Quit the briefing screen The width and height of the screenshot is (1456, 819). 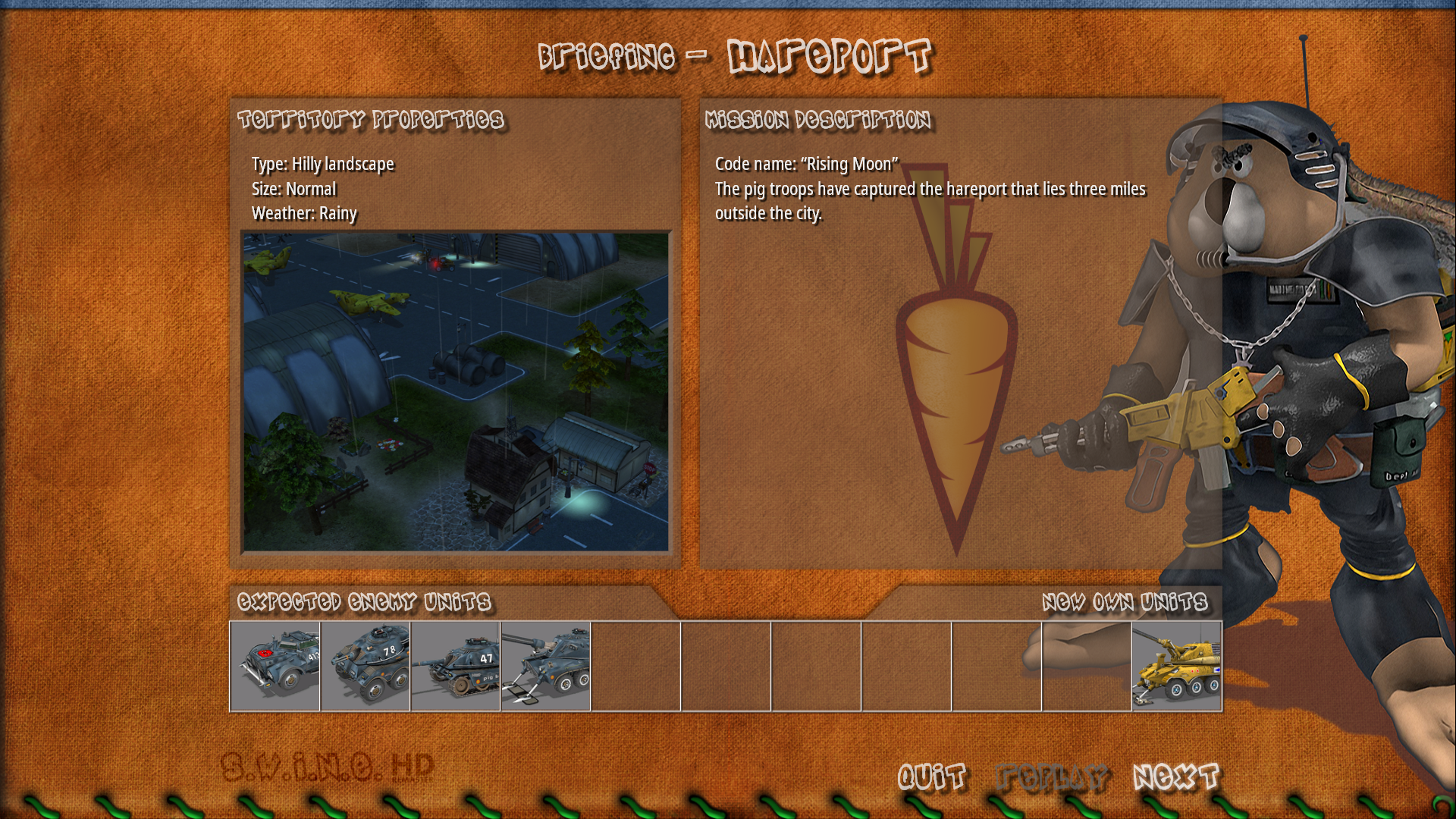click(x=932, y=777)
